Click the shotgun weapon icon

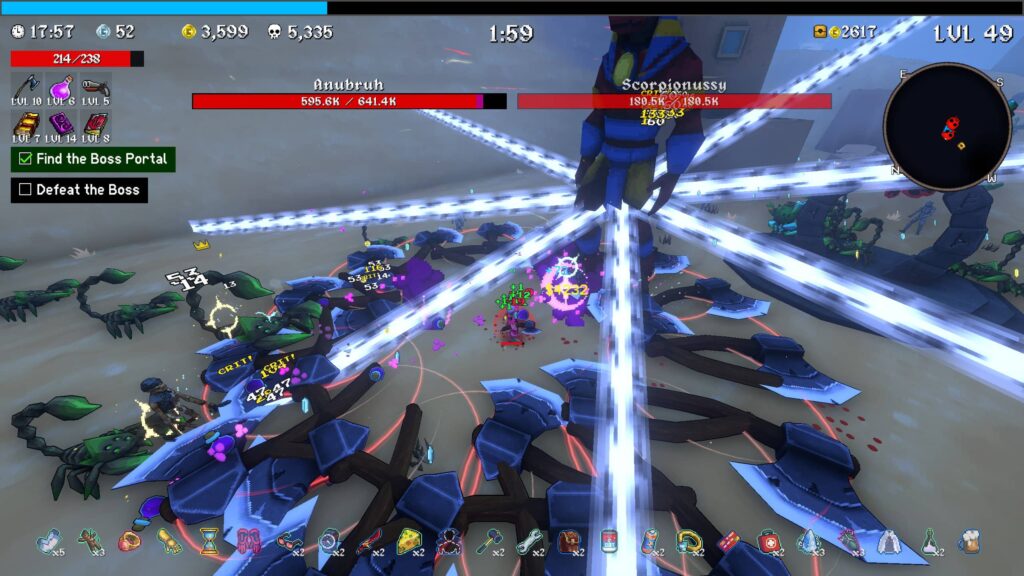95,87
